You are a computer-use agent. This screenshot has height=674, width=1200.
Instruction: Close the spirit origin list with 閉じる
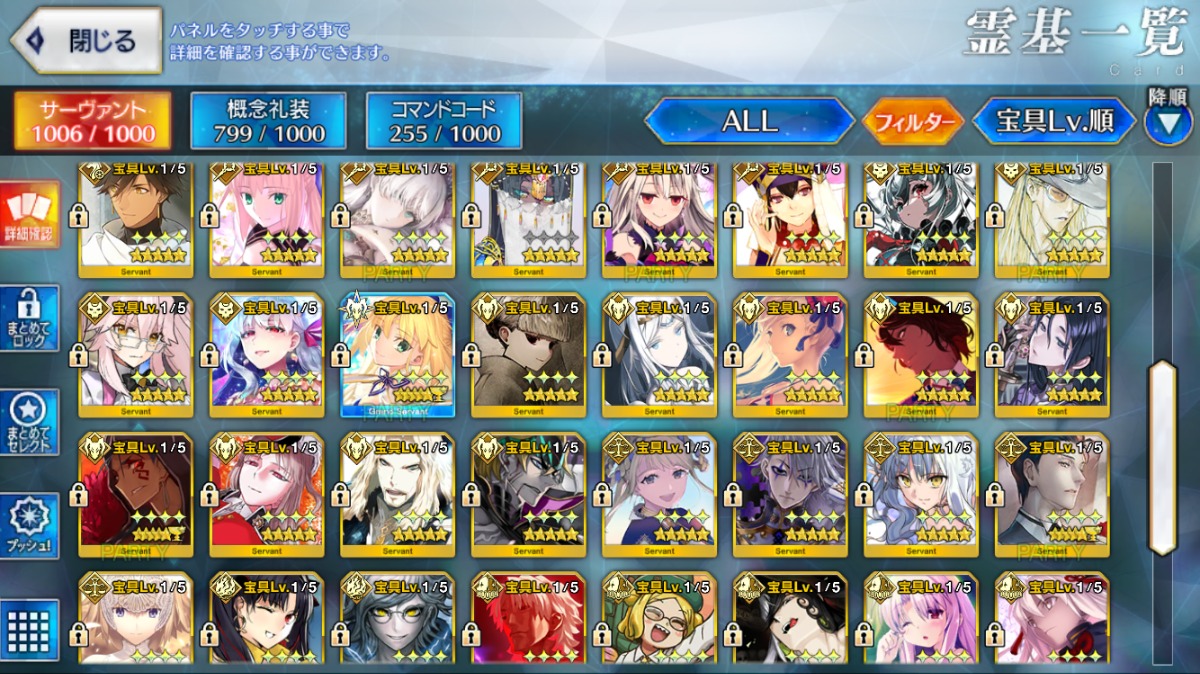86,40
